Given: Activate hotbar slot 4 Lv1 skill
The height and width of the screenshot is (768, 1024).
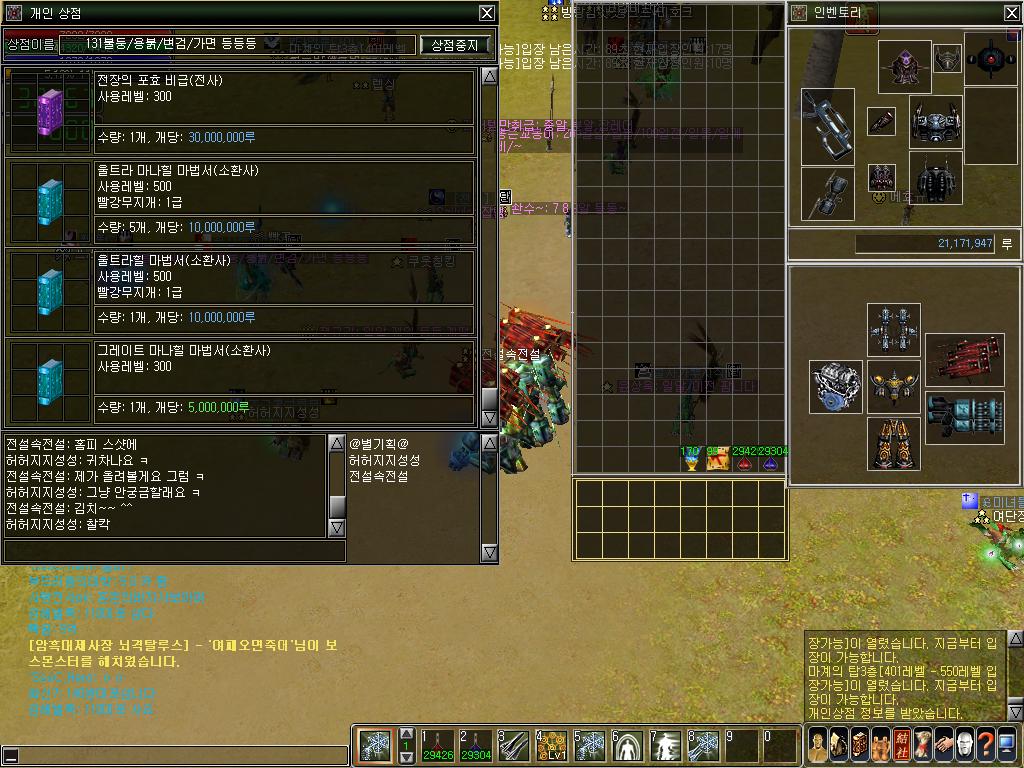Looking at the screenshot, I should click(x=550, y=746).
